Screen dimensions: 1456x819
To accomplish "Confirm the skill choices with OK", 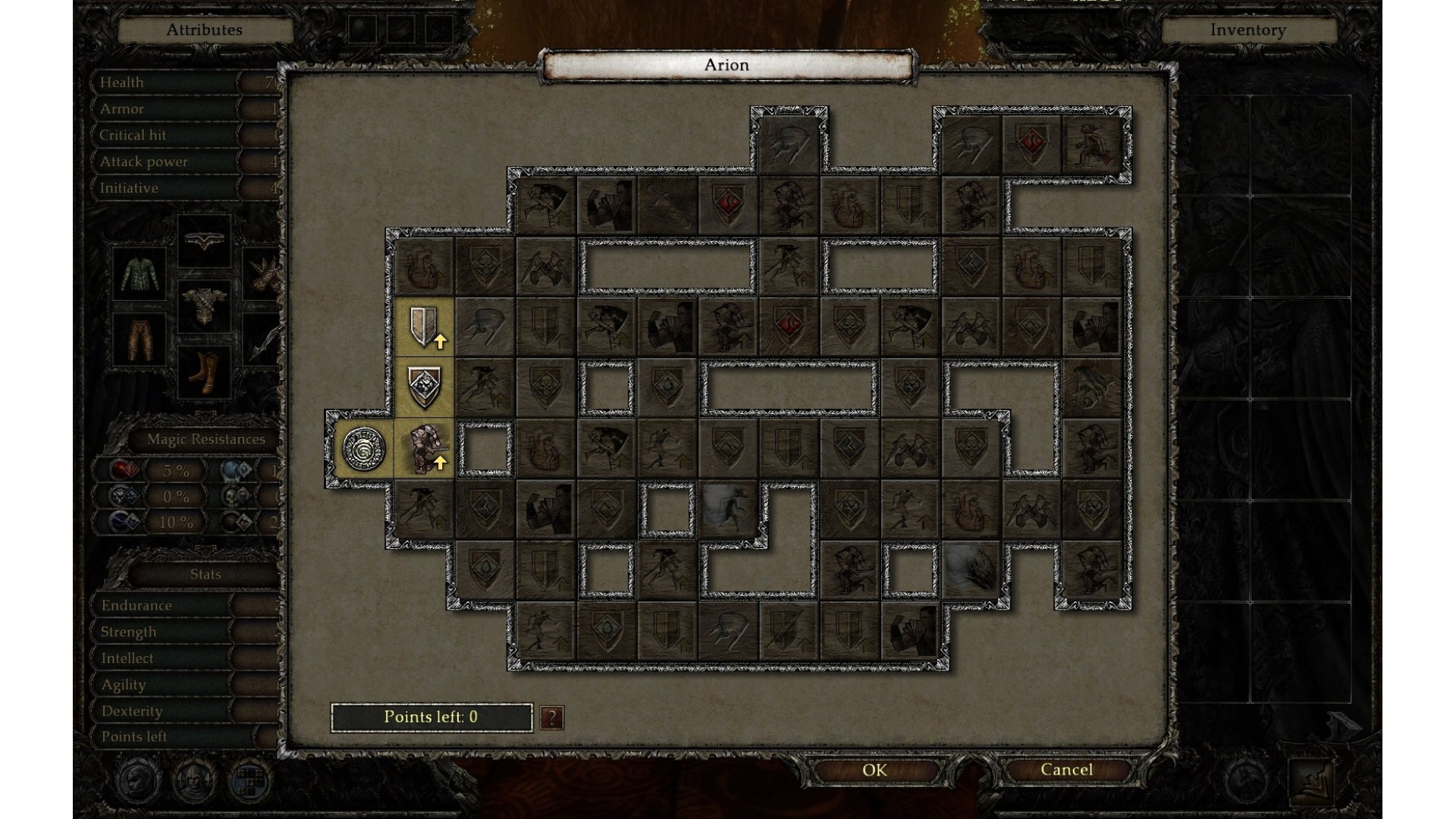I will click(874, 770).
